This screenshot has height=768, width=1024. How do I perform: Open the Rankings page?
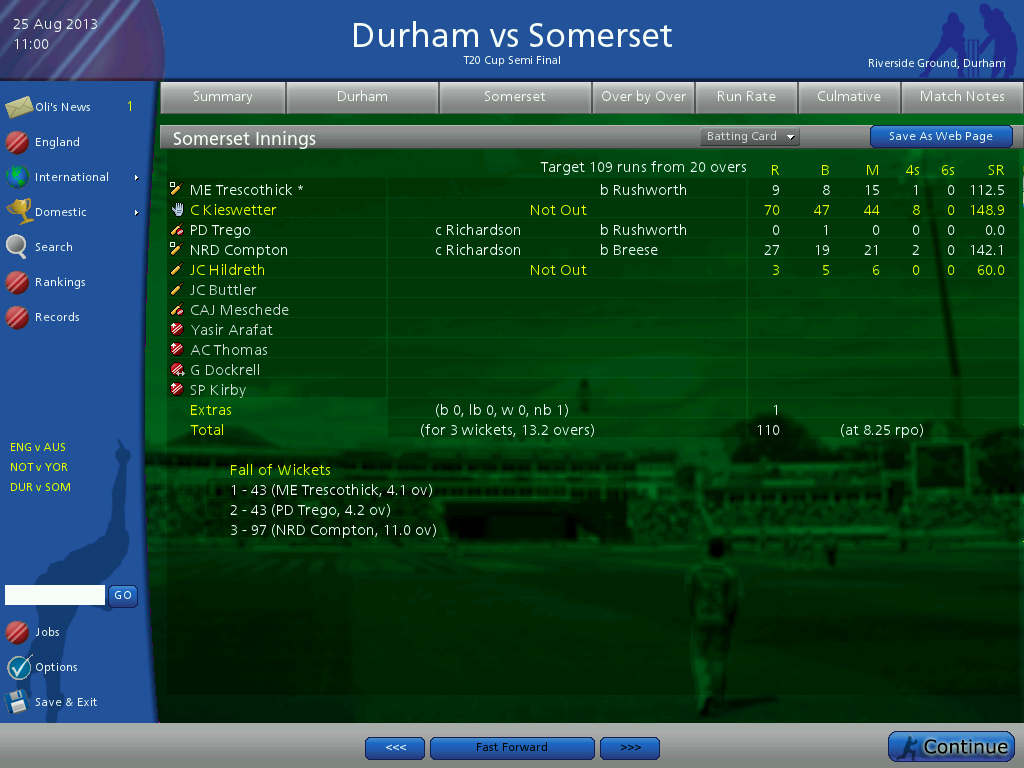coord(59,282)
